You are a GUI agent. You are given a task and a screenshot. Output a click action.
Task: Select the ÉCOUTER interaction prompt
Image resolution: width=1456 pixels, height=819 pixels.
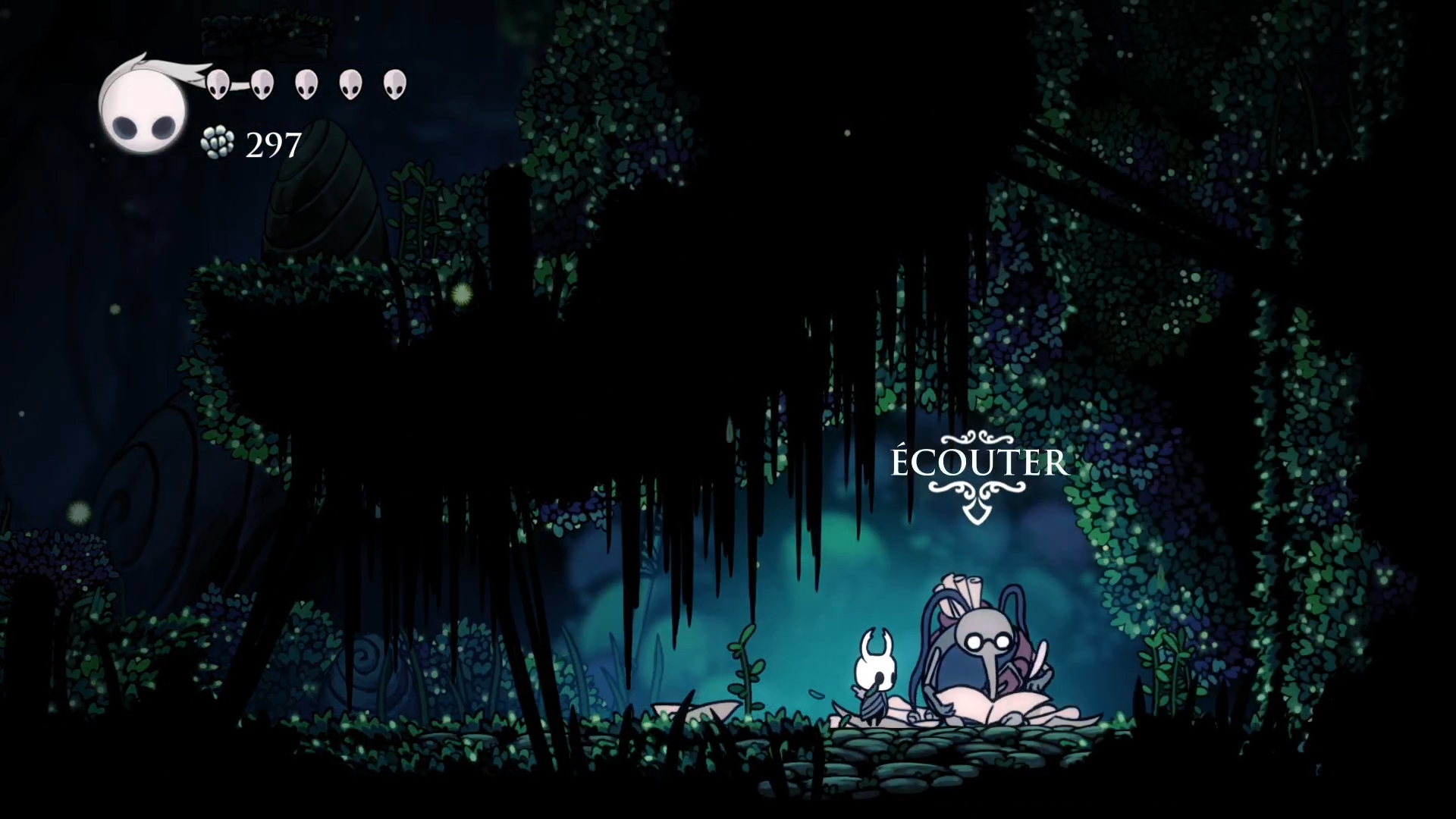(978, 463)
